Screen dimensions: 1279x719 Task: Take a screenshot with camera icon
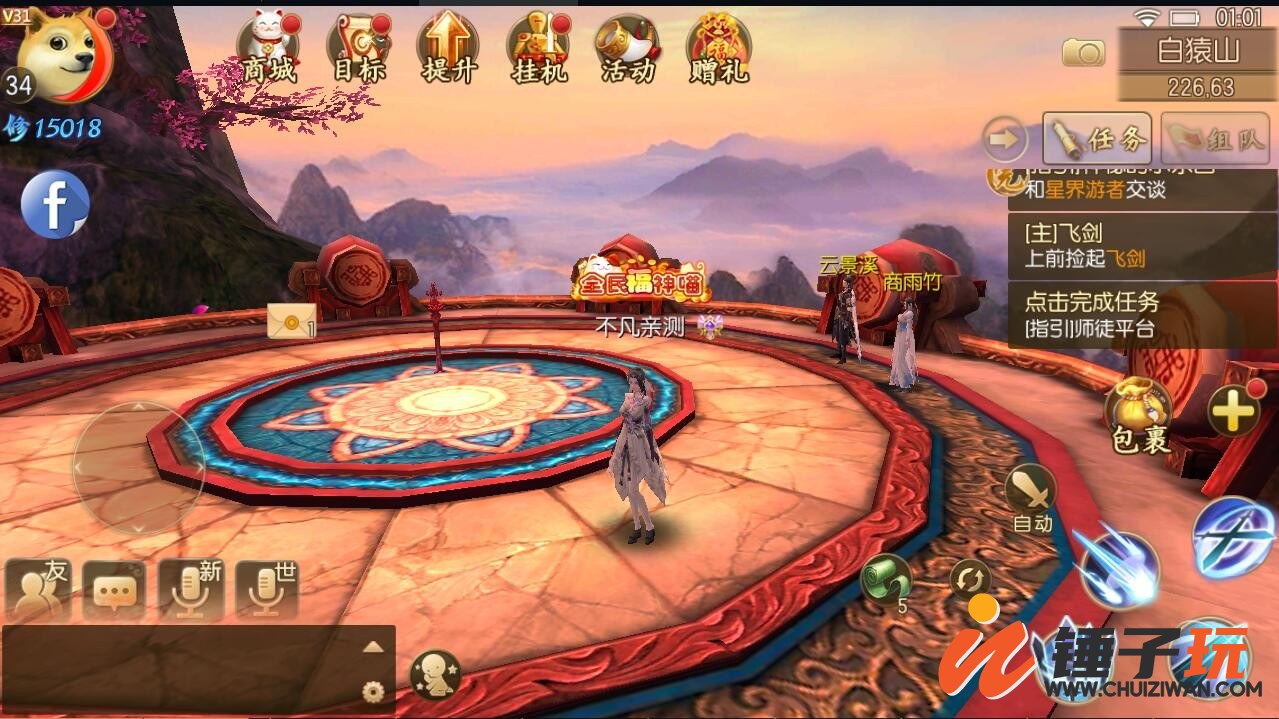[x=1083, y=52]
